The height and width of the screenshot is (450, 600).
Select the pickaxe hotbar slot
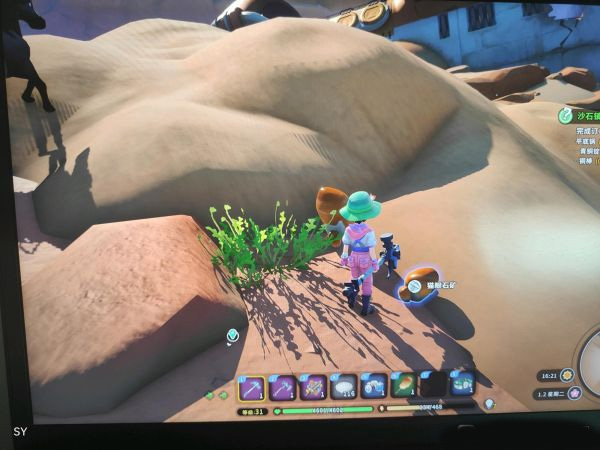point(252,389)
